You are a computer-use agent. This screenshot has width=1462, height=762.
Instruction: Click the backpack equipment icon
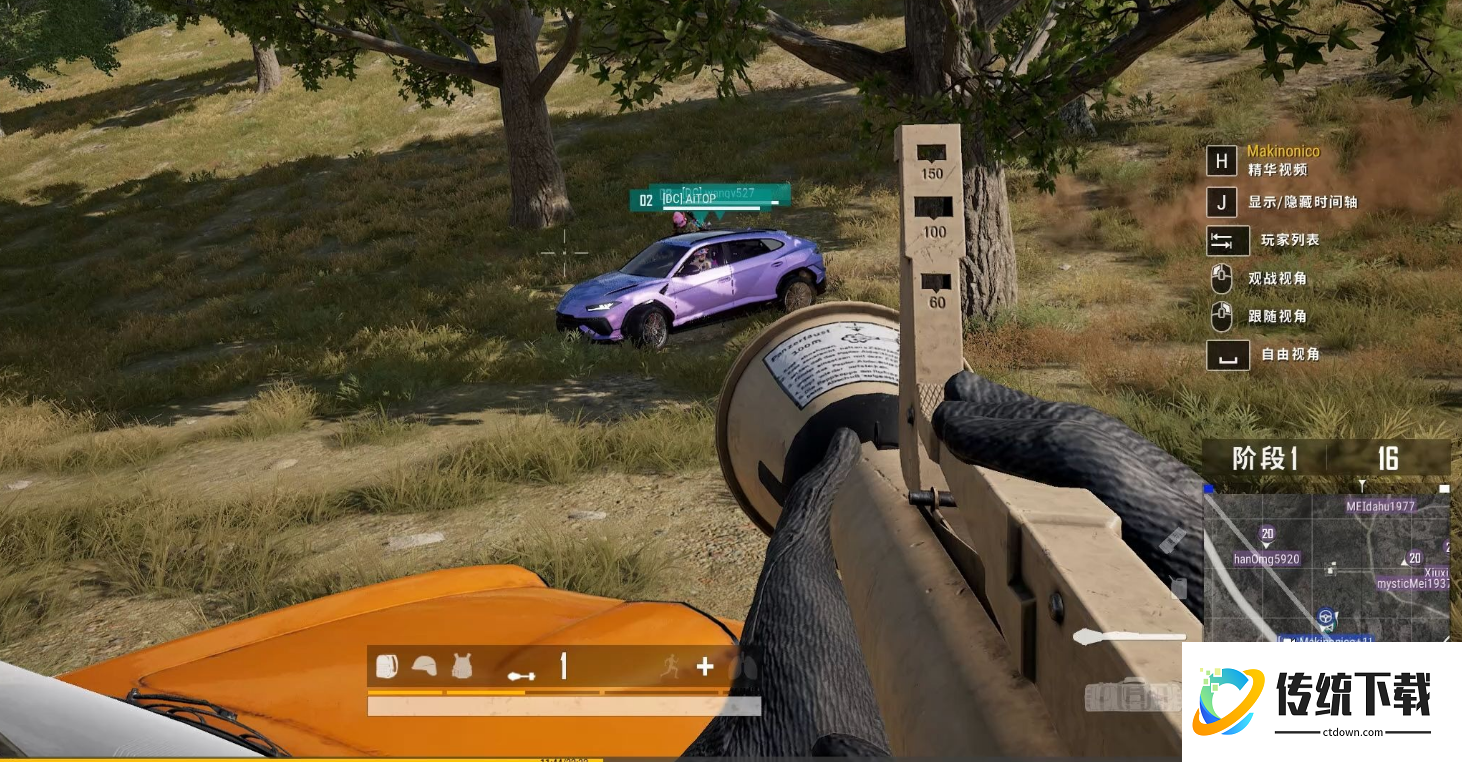pos(387,666)
